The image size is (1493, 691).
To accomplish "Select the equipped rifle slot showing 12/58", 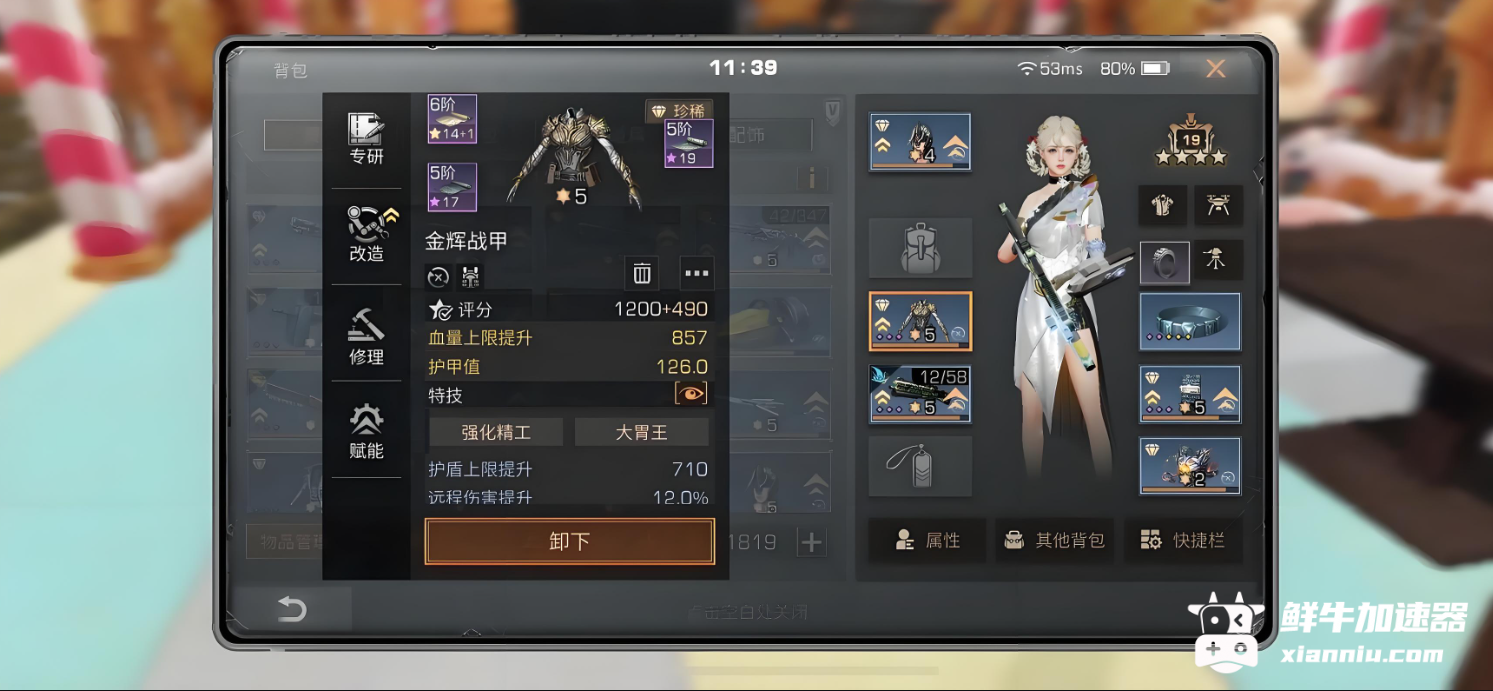I will pyautogui.click(x=920, y=394).
